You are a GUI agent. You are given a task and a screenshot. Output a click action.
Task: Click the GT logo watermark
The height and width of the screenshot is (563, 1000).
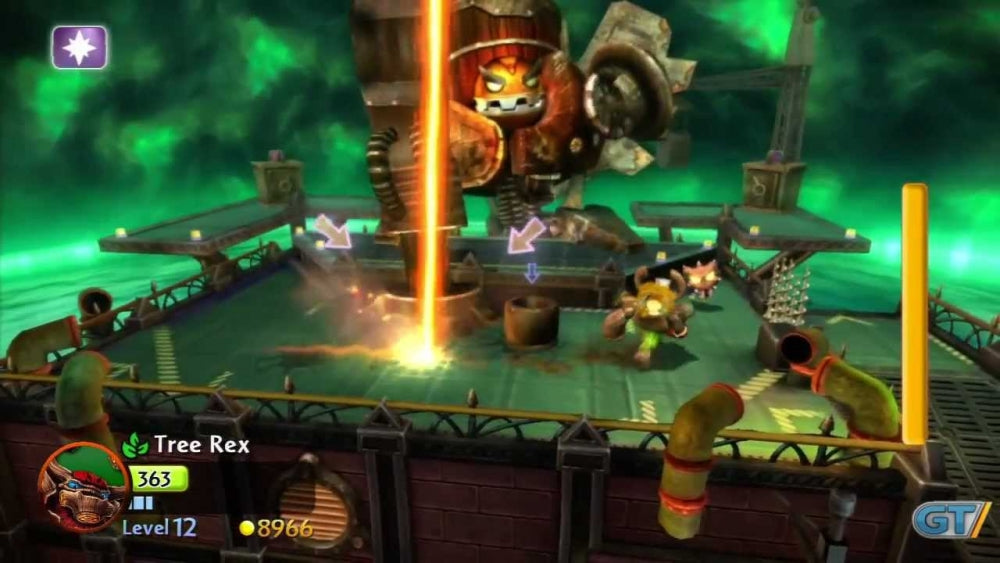(x=949, y=519)
